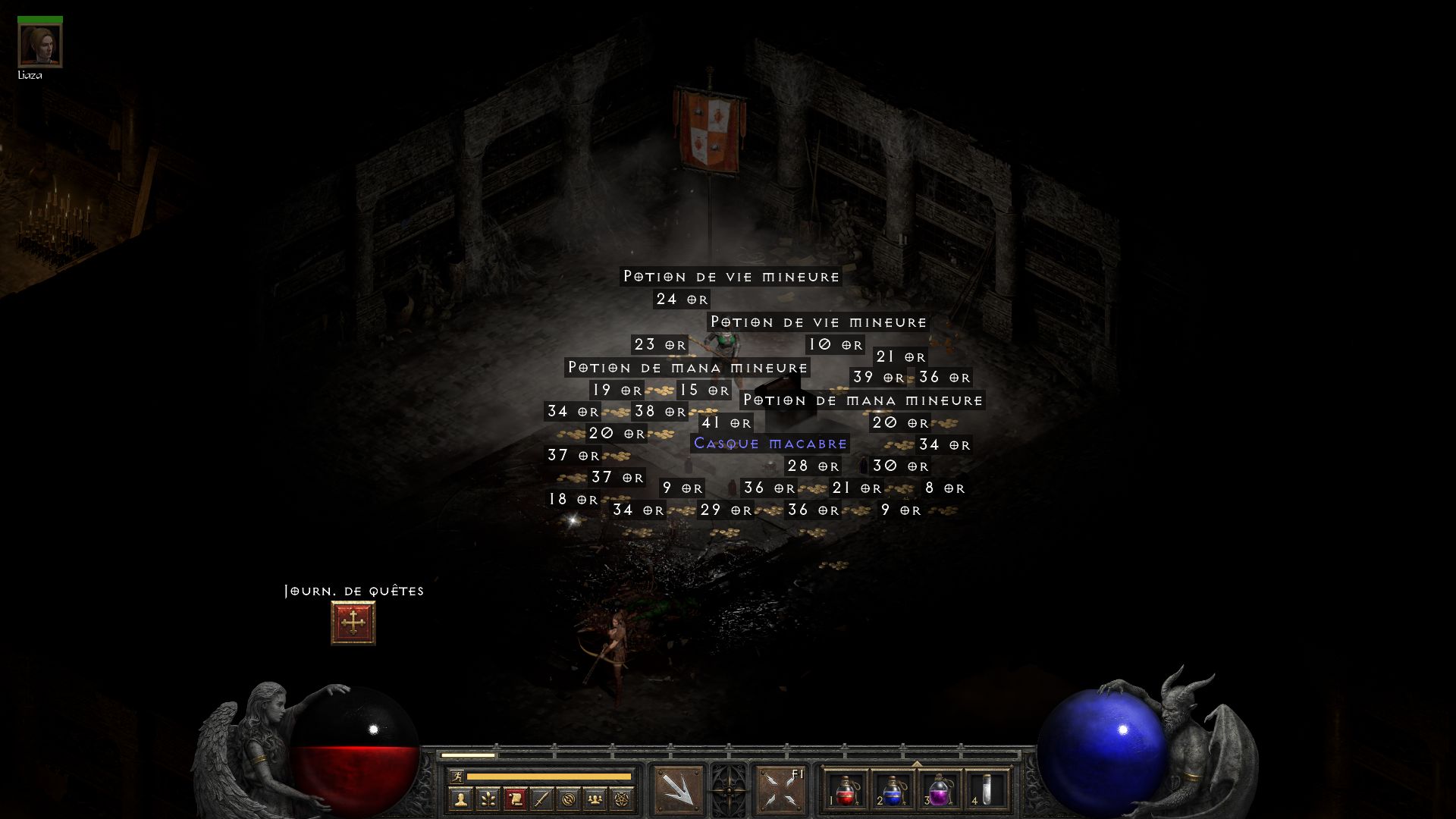The height and width of the screenshot is (819, 1456).
Task: Click Liaza's portrait
Action: coord(39,45)
